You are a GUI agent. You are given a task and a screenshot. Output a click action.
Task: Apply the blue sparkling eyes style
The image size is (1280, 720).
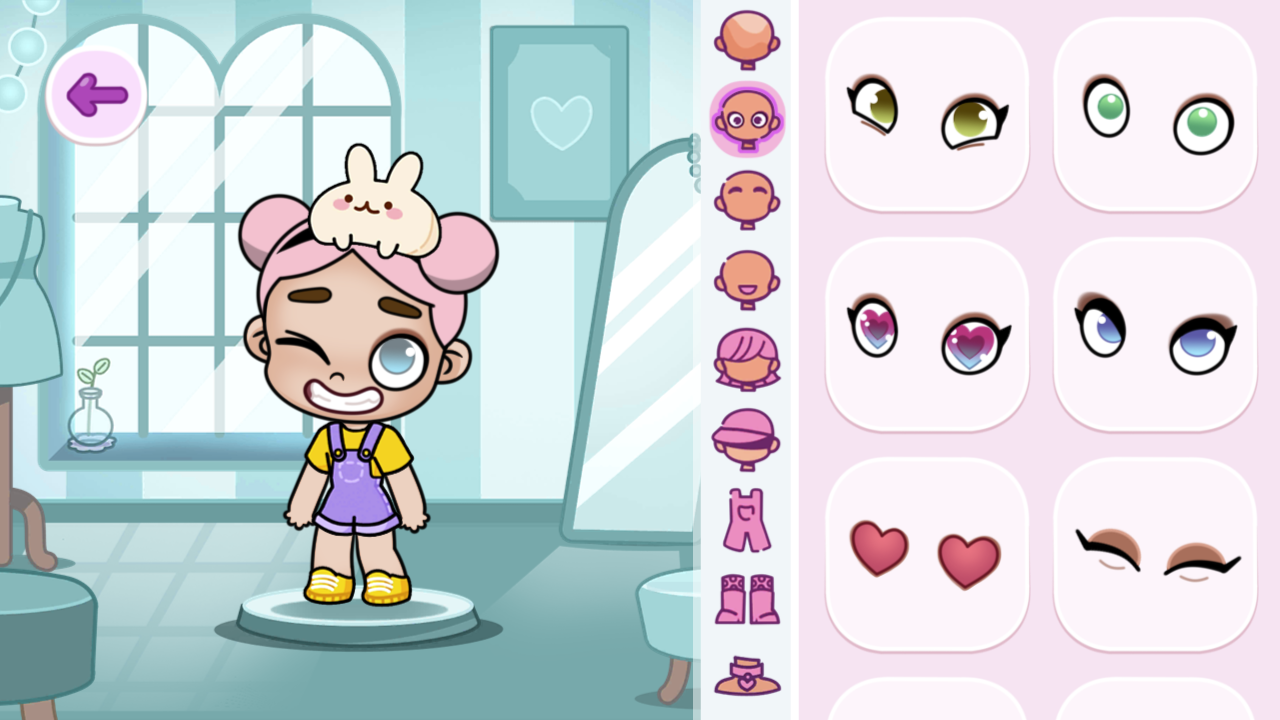tap(1155, 334)
